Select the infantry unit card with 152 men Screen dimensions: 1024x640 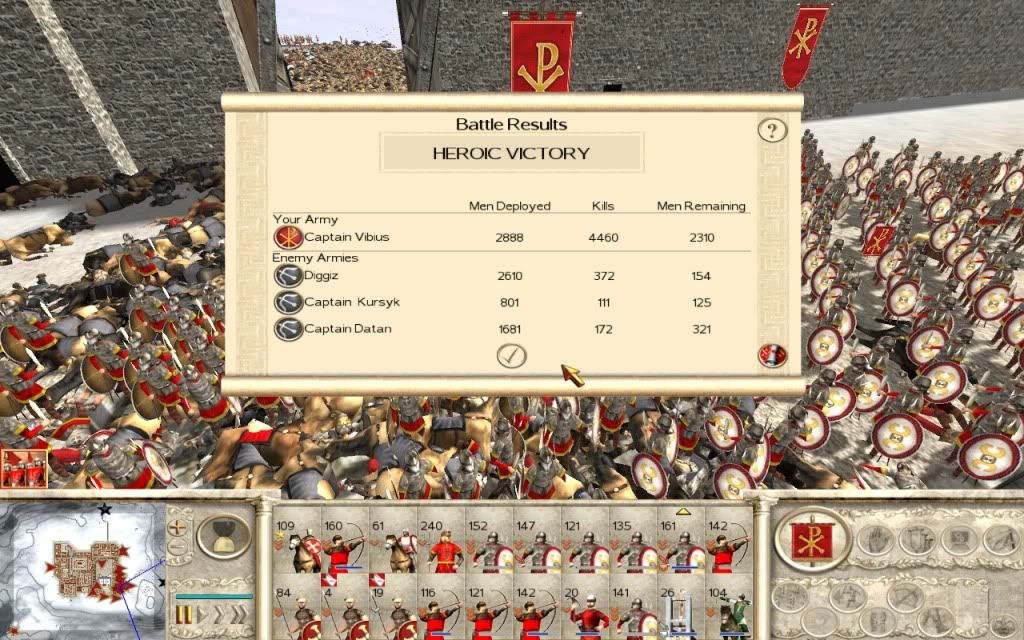[489, 547]
